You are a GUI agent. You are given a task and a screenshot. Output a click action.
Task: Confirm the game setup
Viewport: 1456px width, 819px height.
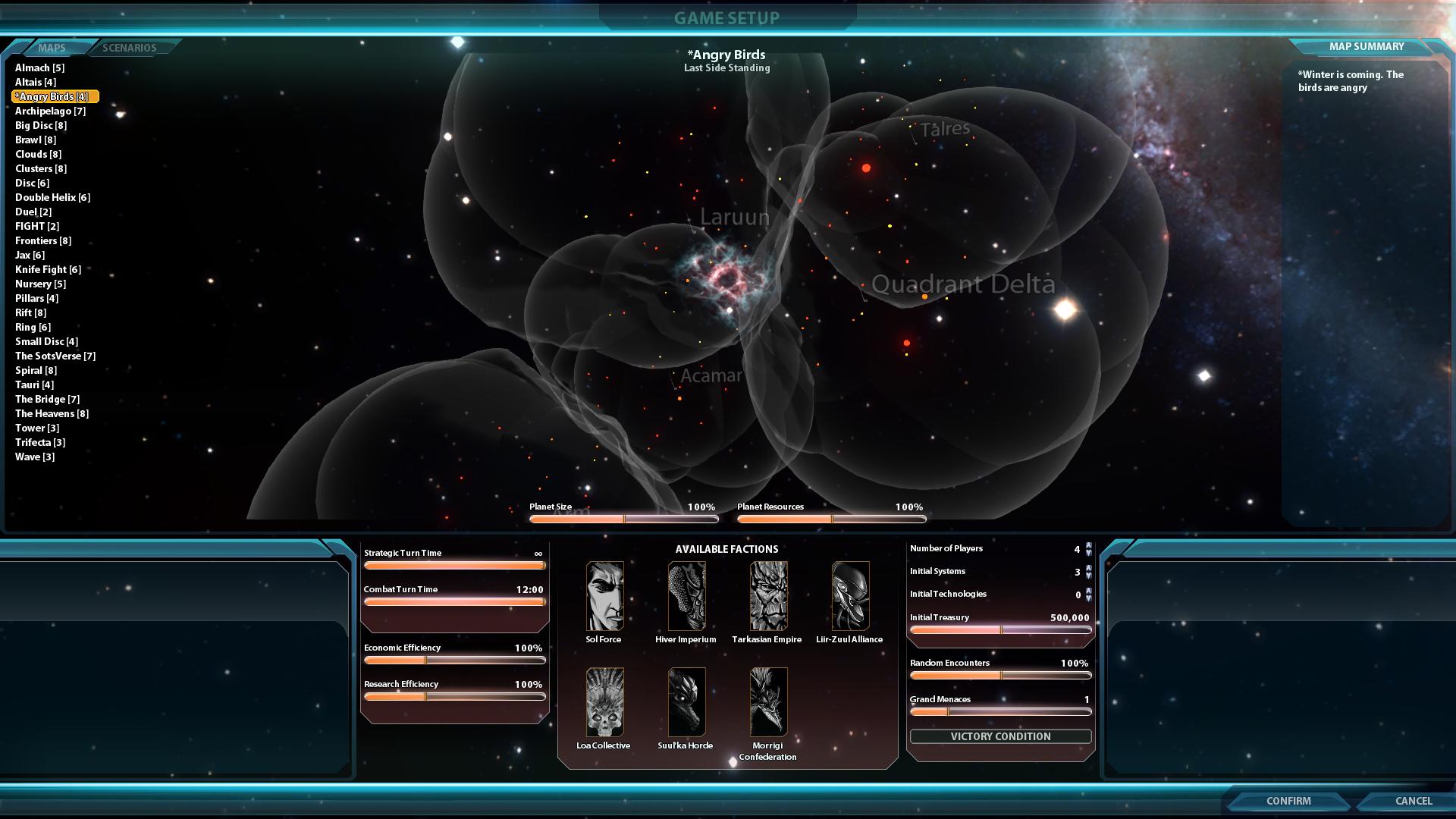(x=1288, y=801)
